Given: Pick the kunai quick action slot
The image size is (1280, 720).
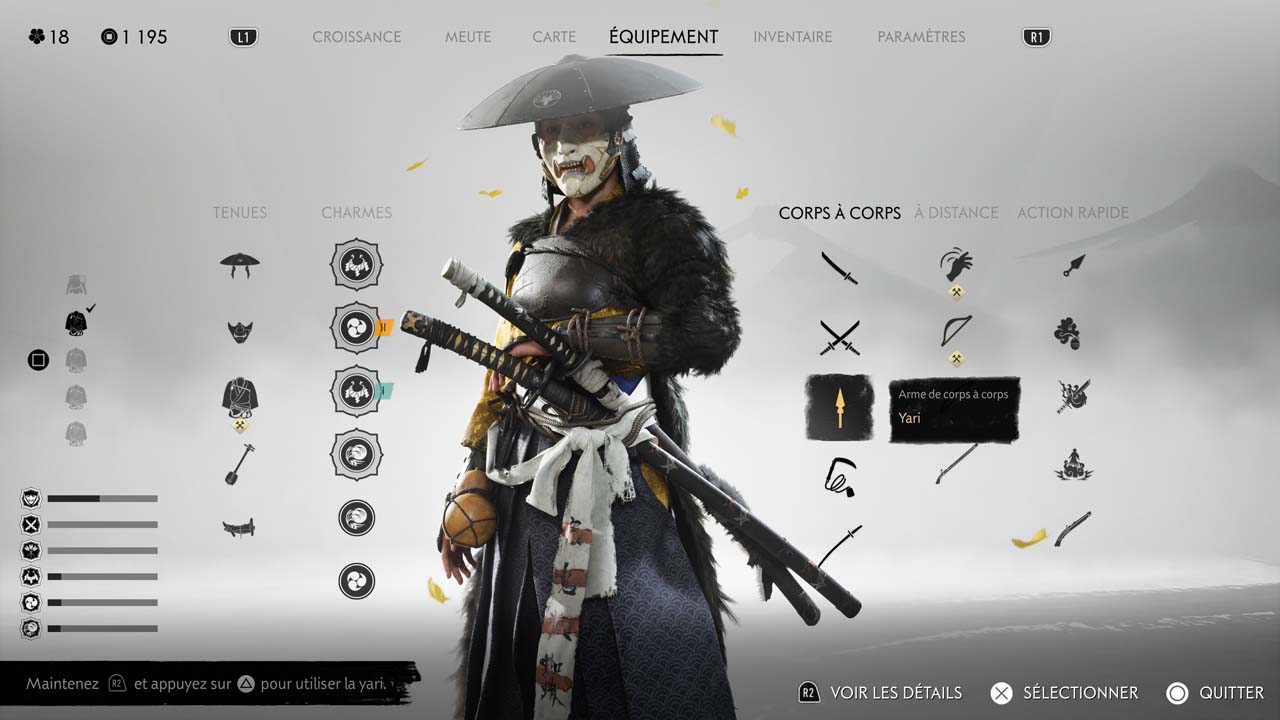Looking at the screenshot, I should coord(1073,265).
